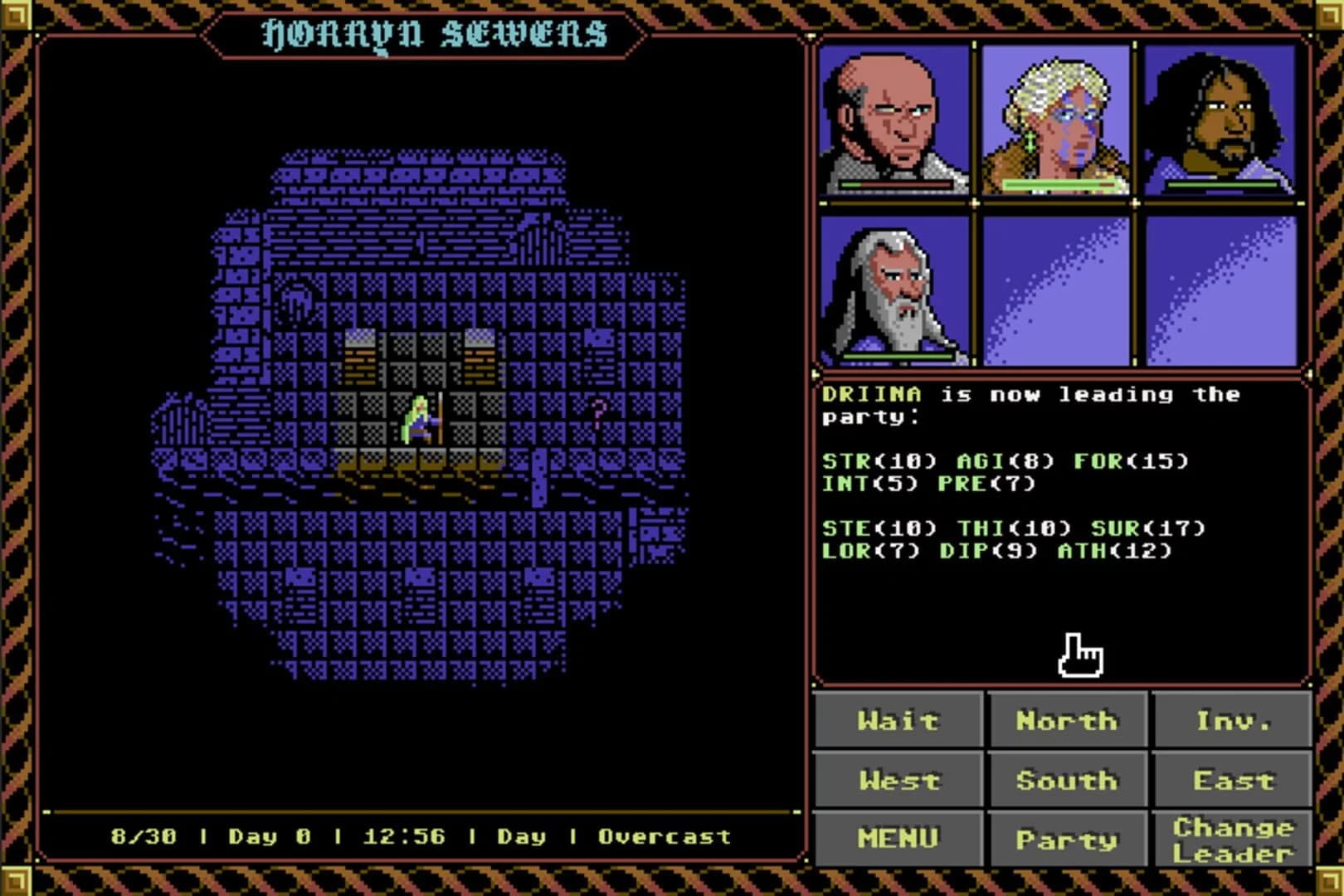Open the Party screen

click(x=1067, y=838)
